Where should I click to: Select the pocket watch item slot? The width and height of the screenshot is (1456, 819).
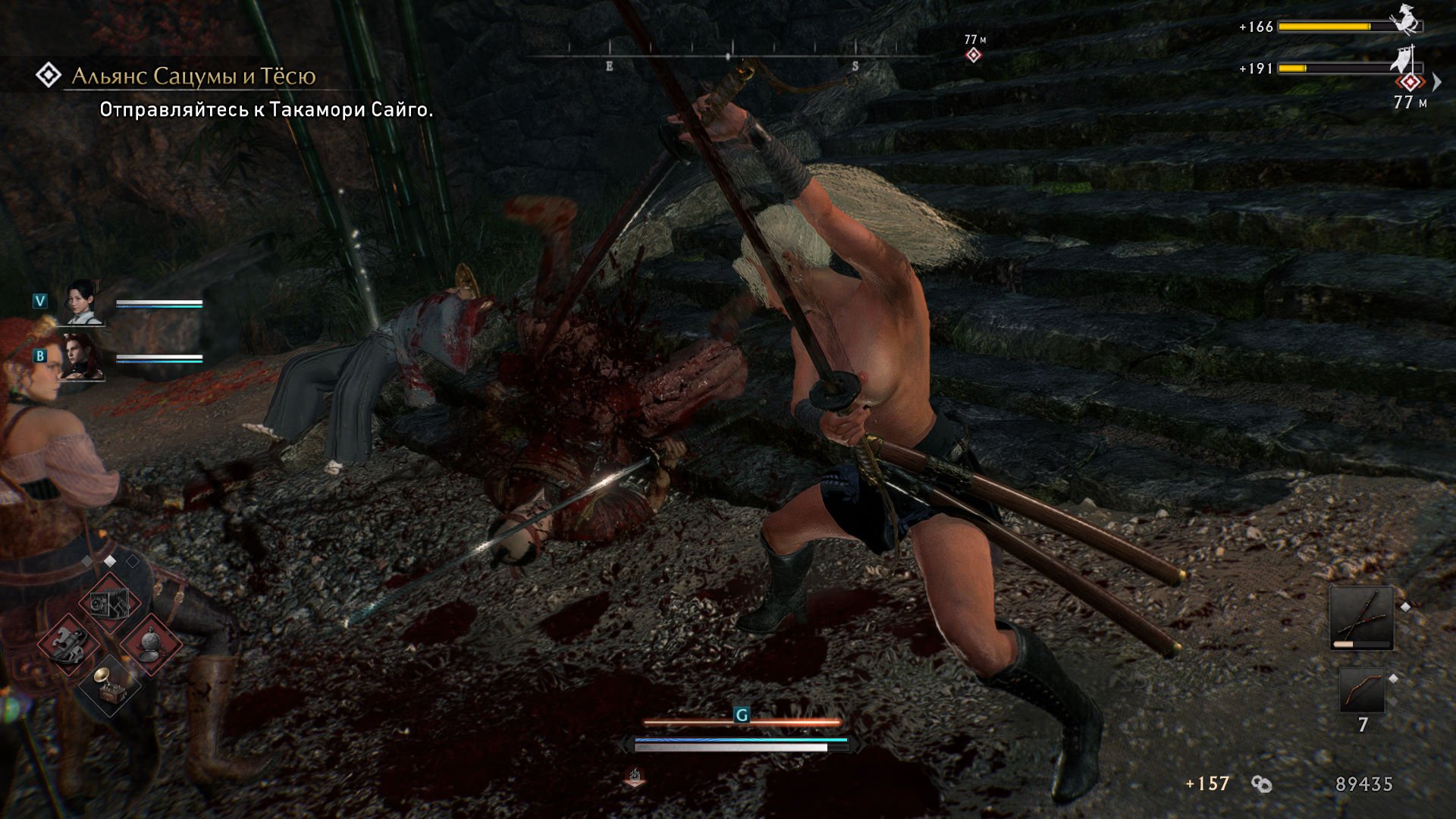point(150,643)
